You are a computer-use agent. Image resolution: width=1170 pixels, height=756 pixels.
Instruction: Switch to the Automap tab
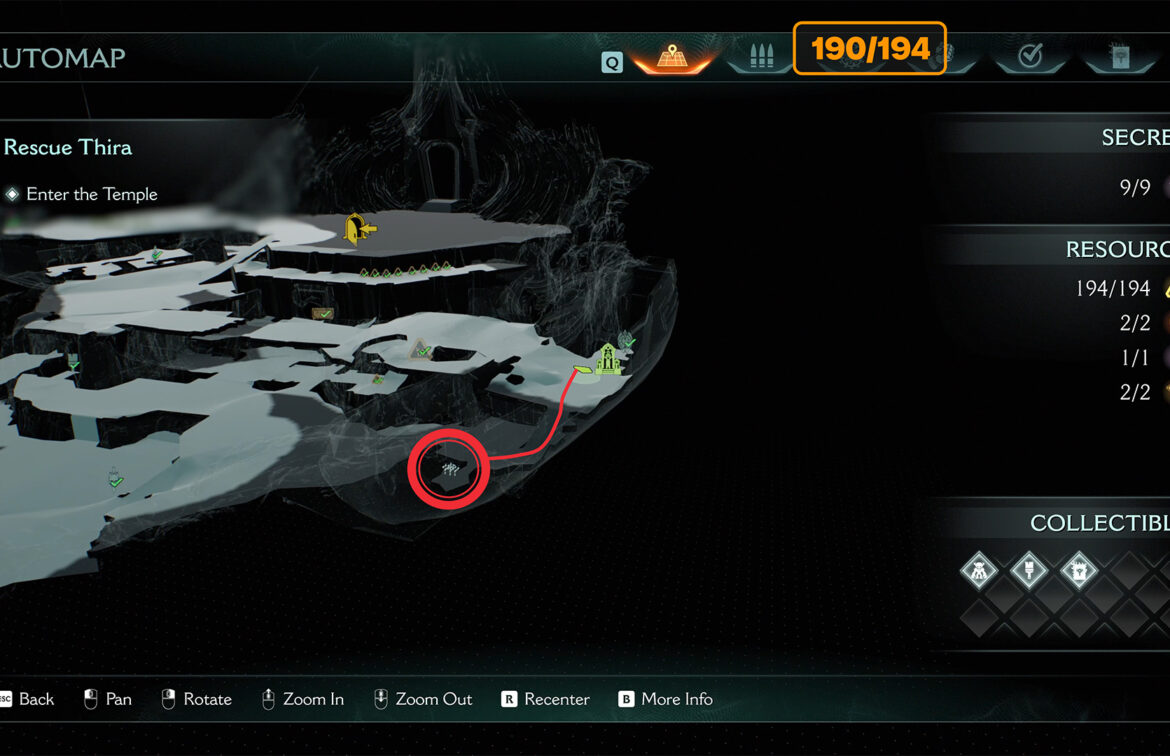(x=672, y=57)
